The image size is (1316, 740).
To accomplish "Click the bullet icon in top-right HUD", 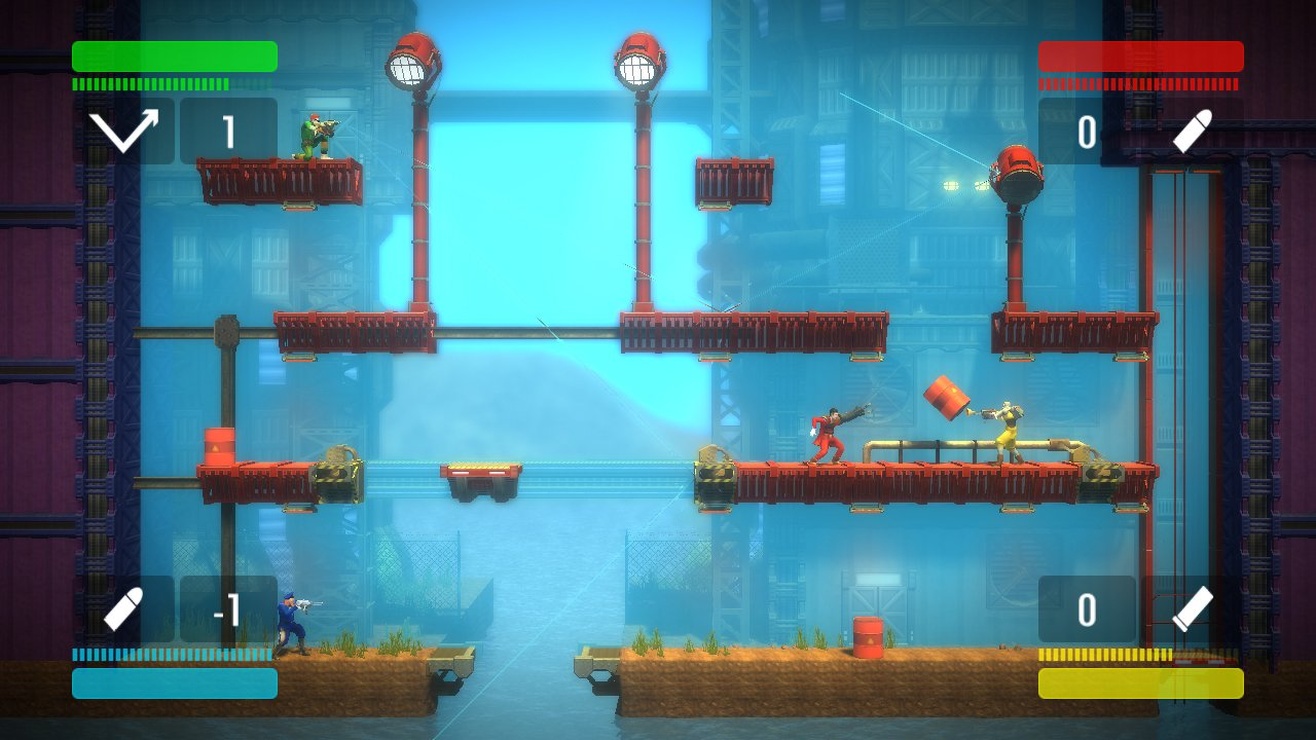I will [x=1191, y=130].
